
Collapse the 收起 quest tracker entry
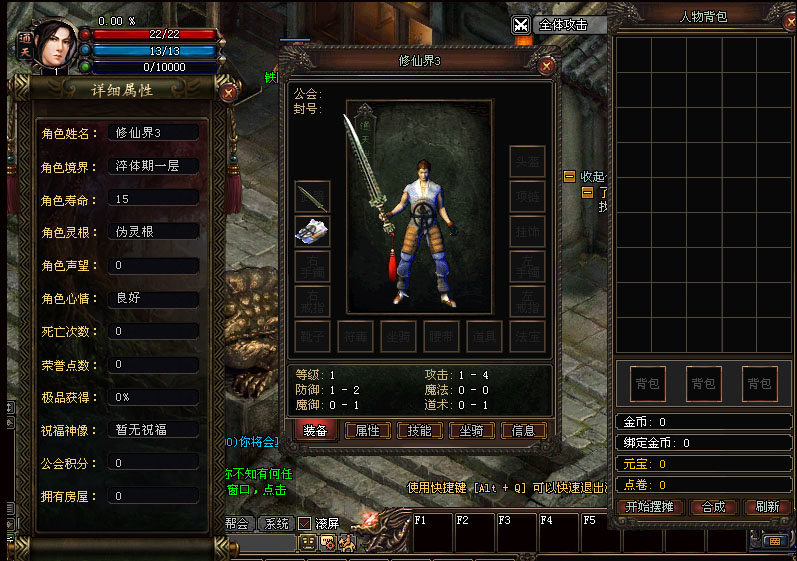pyautogui.click(x=569, y=176)
